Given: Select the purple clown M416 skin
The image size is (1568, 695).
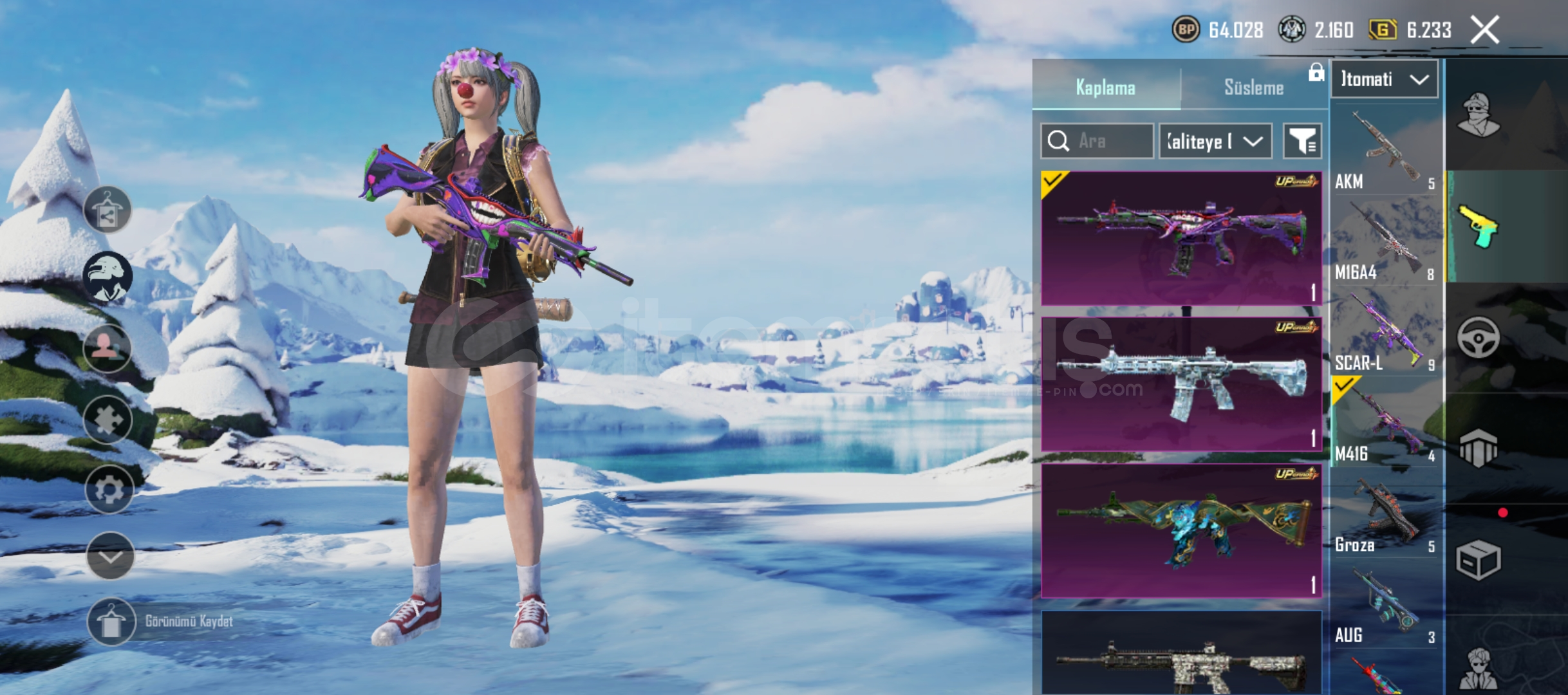Looking at the screenshot, I should click(x=1181, y=238).
